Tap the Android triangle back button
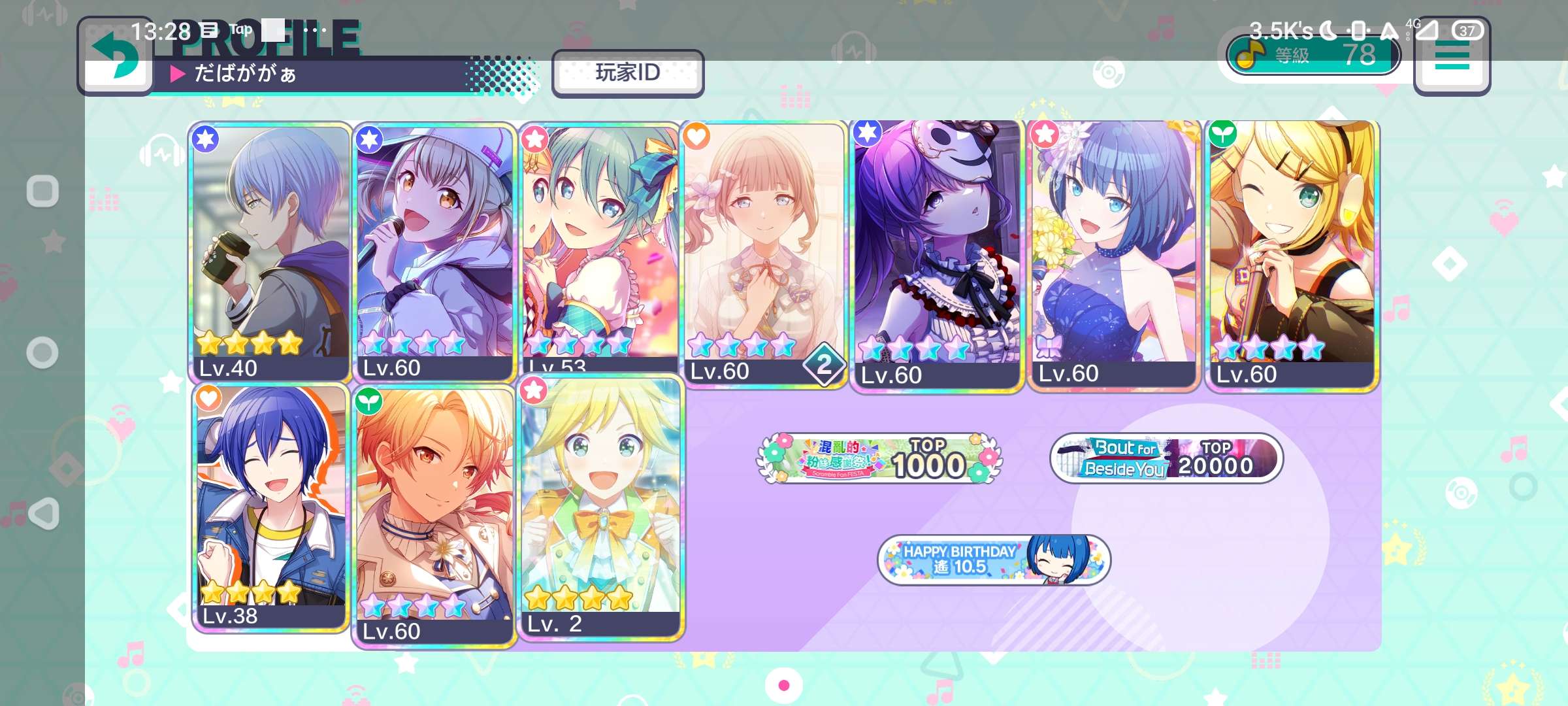The height and width of the screenshot is (706, 1568). pyautogui.click(x=44, y=514)
